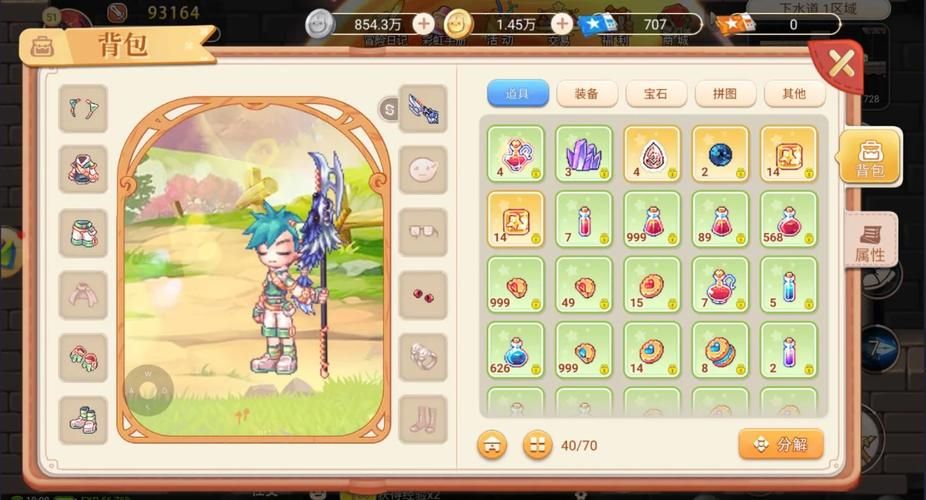Screen dimensions: 926x500
Task: Show the 其他 category
Action: pos(794,94)
